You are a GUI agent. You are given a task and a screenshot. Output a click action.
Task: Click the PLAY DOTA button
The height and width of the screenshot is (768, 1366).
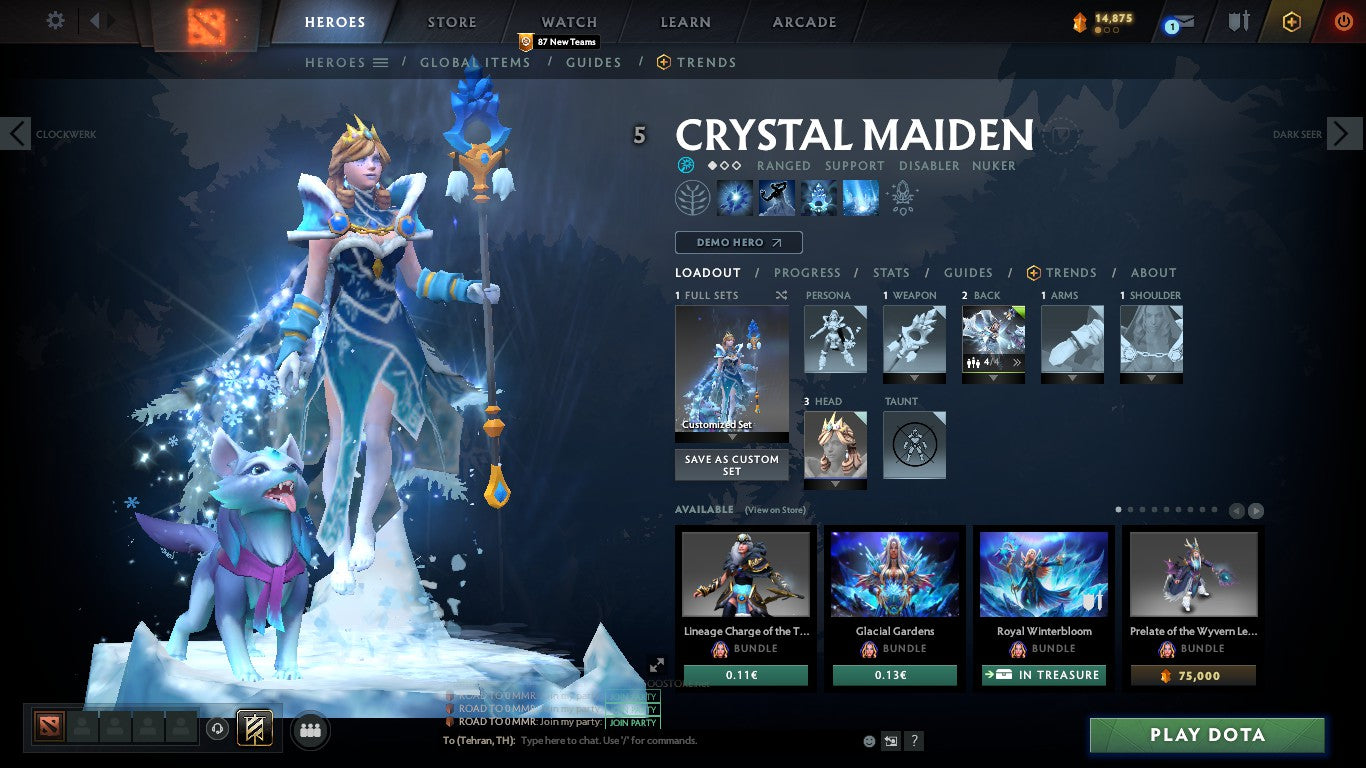1205,735
